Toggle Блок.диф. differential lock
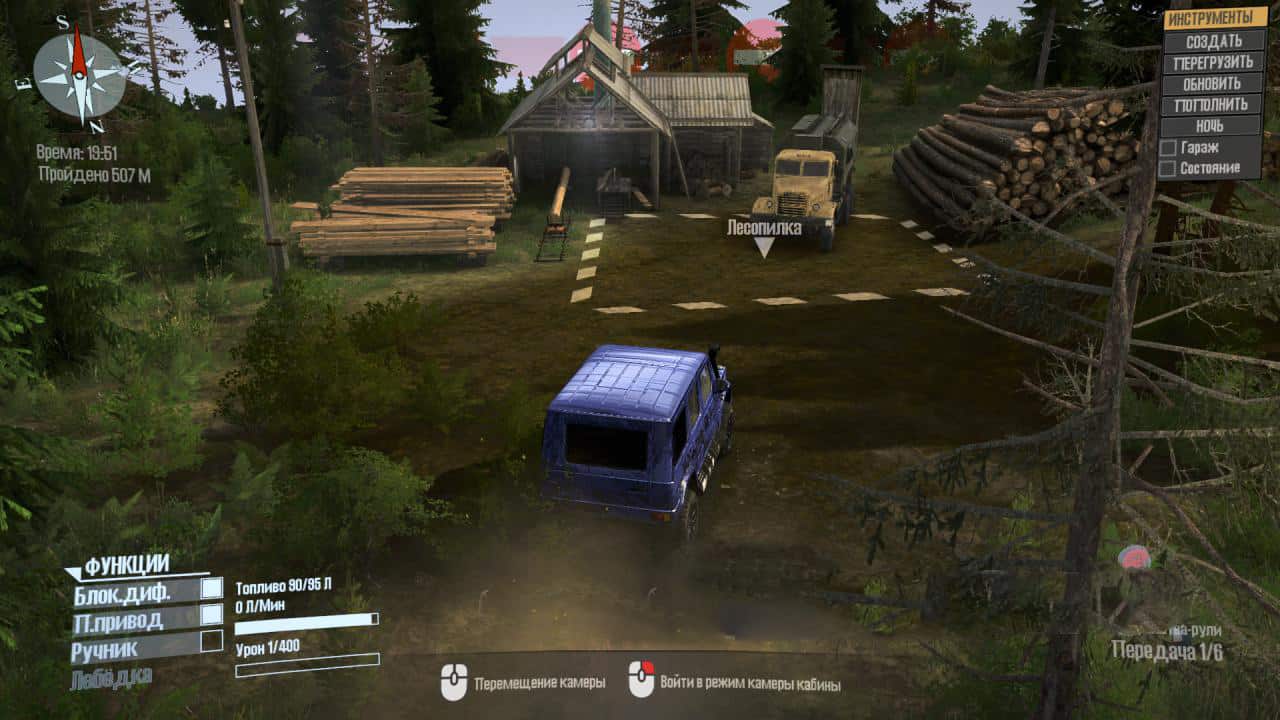 [211, 589]
